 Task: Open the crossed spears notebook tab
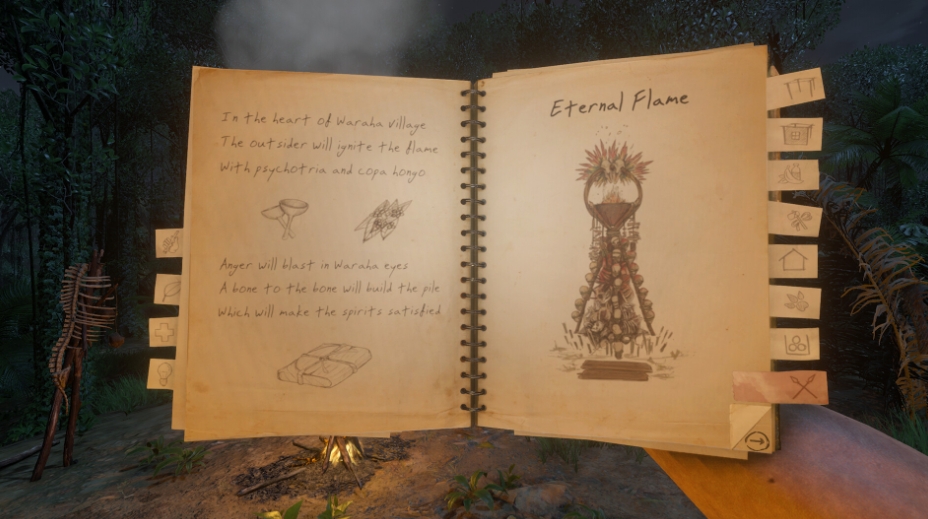click(x=781, y=387)
